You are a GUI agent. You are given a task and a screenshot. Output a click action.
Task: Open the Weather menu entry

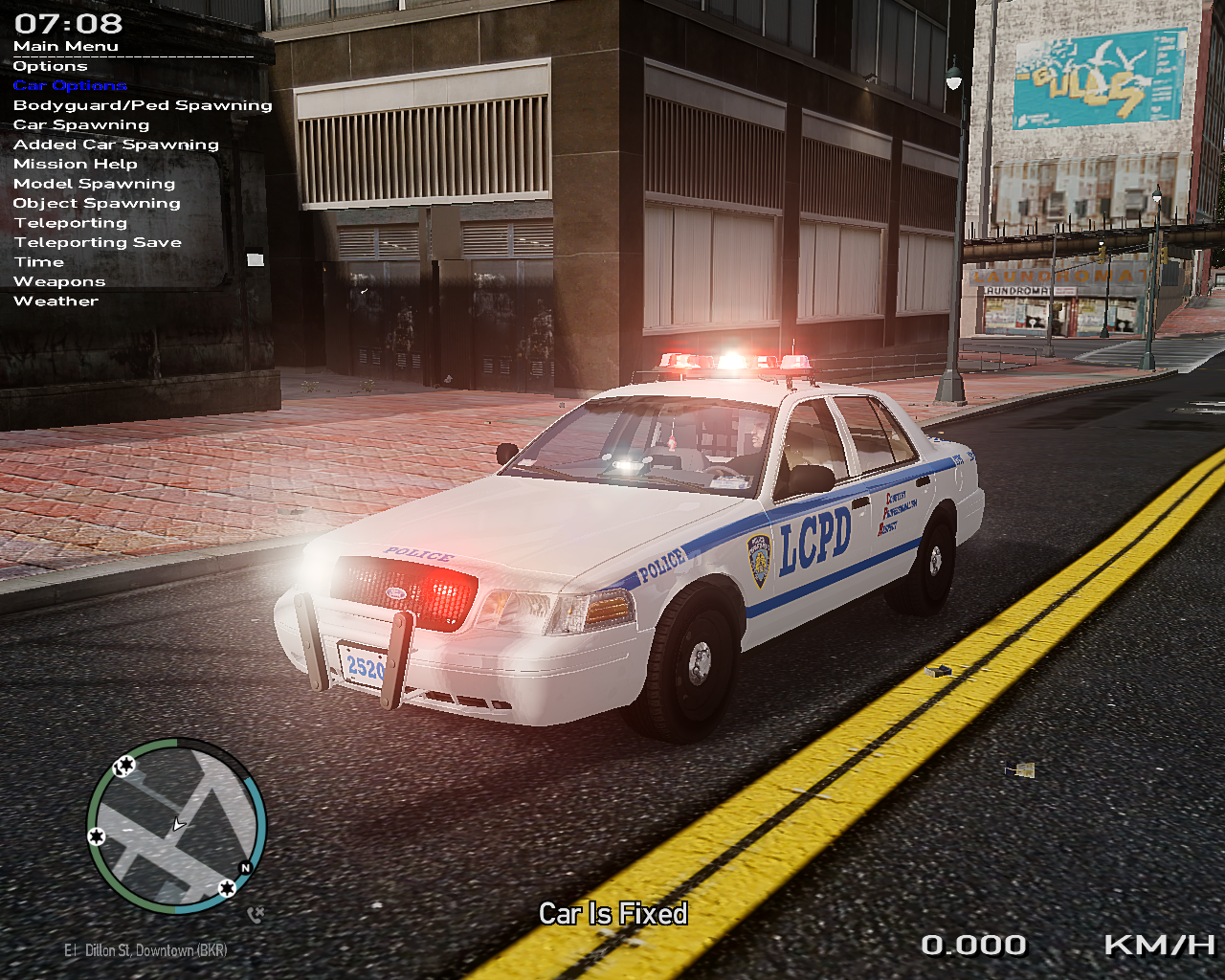pyautogui.click(x=56, y=301)
